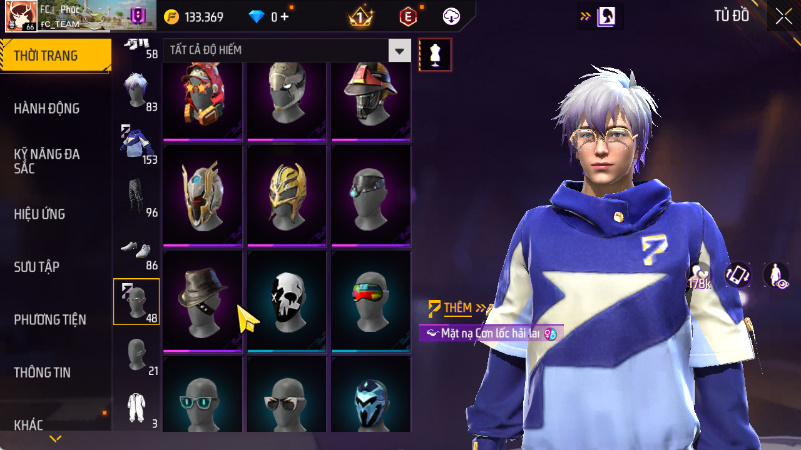Click the diamond currency plus button
The image size is (801, 450).
[285, 17]
